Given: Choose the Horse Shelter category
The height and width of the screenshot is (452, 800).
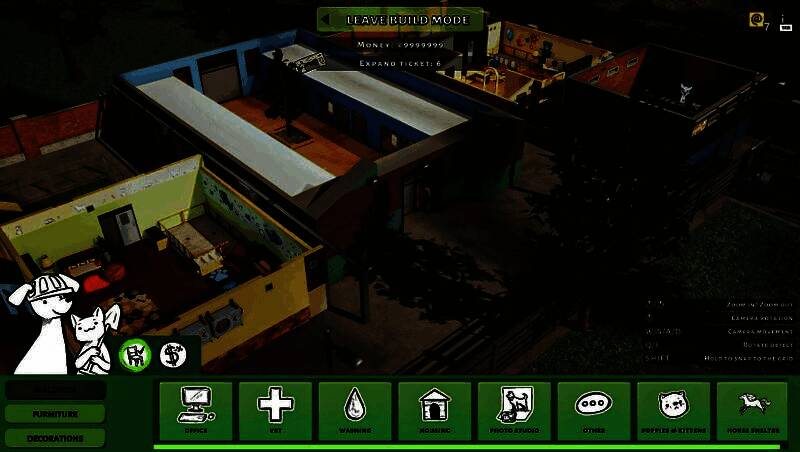Looking at the screenshot, I should click(753, 410).
